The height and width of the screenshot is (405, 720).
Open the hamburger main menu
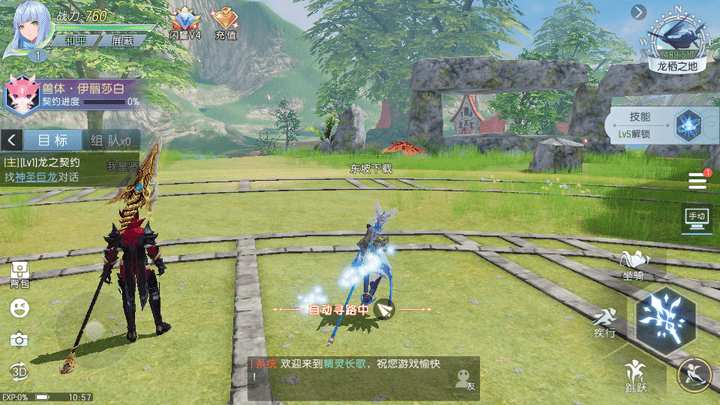(697, 181)
